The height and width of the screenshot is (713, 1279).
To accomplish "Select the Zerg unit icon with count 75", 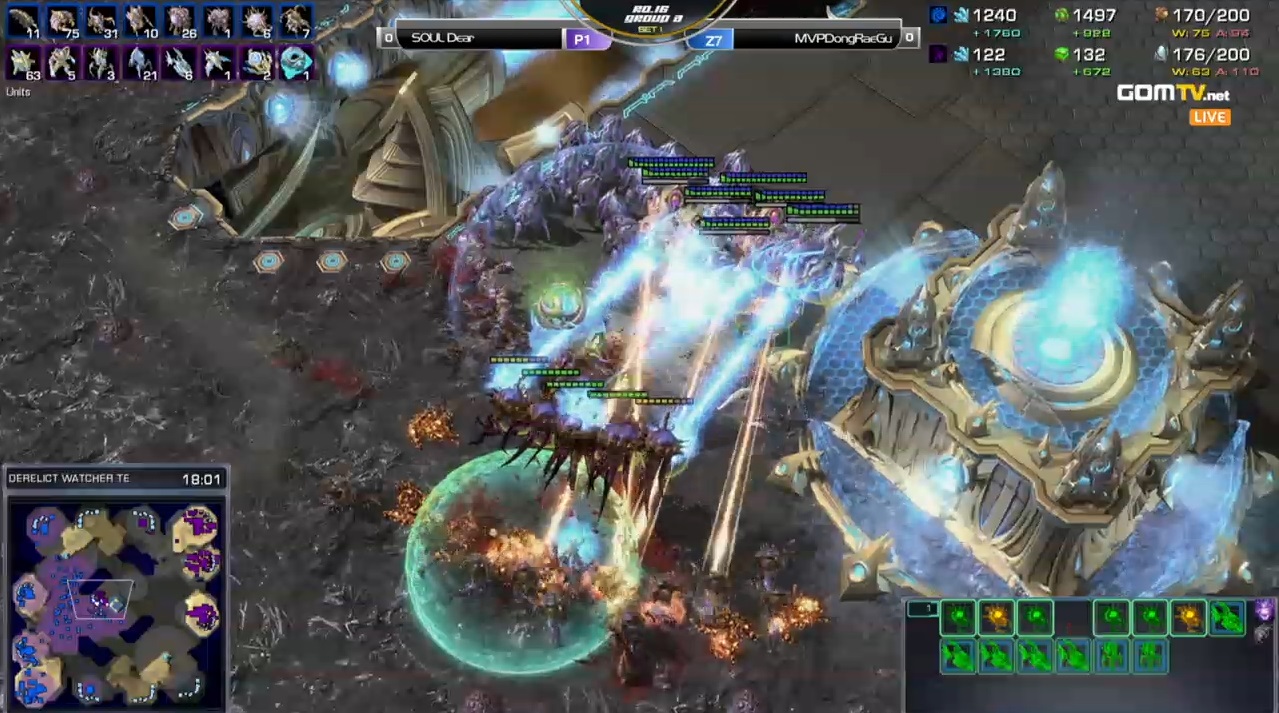I will coord(62,21).
